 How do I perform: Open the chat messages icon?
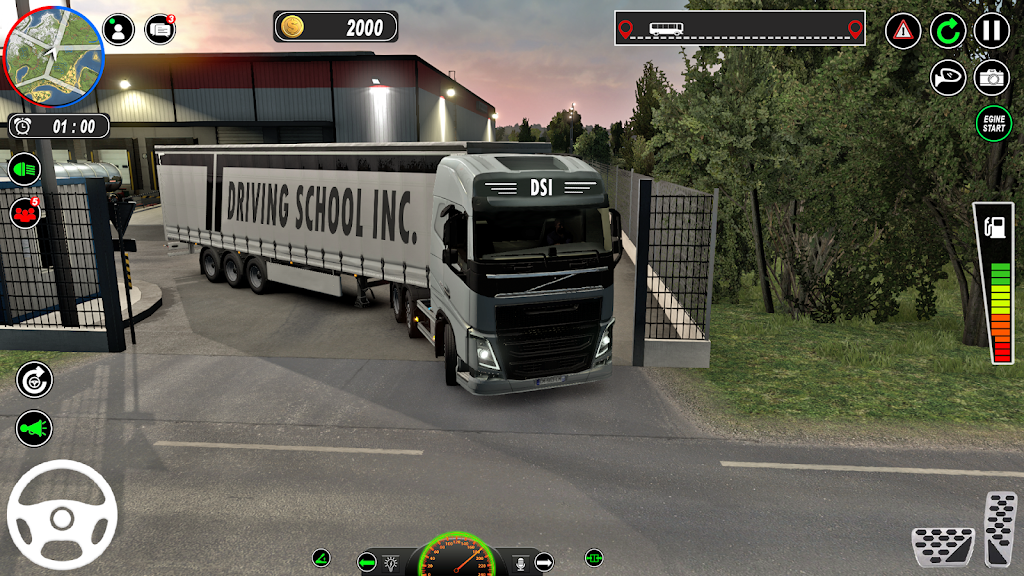point(160,30)
